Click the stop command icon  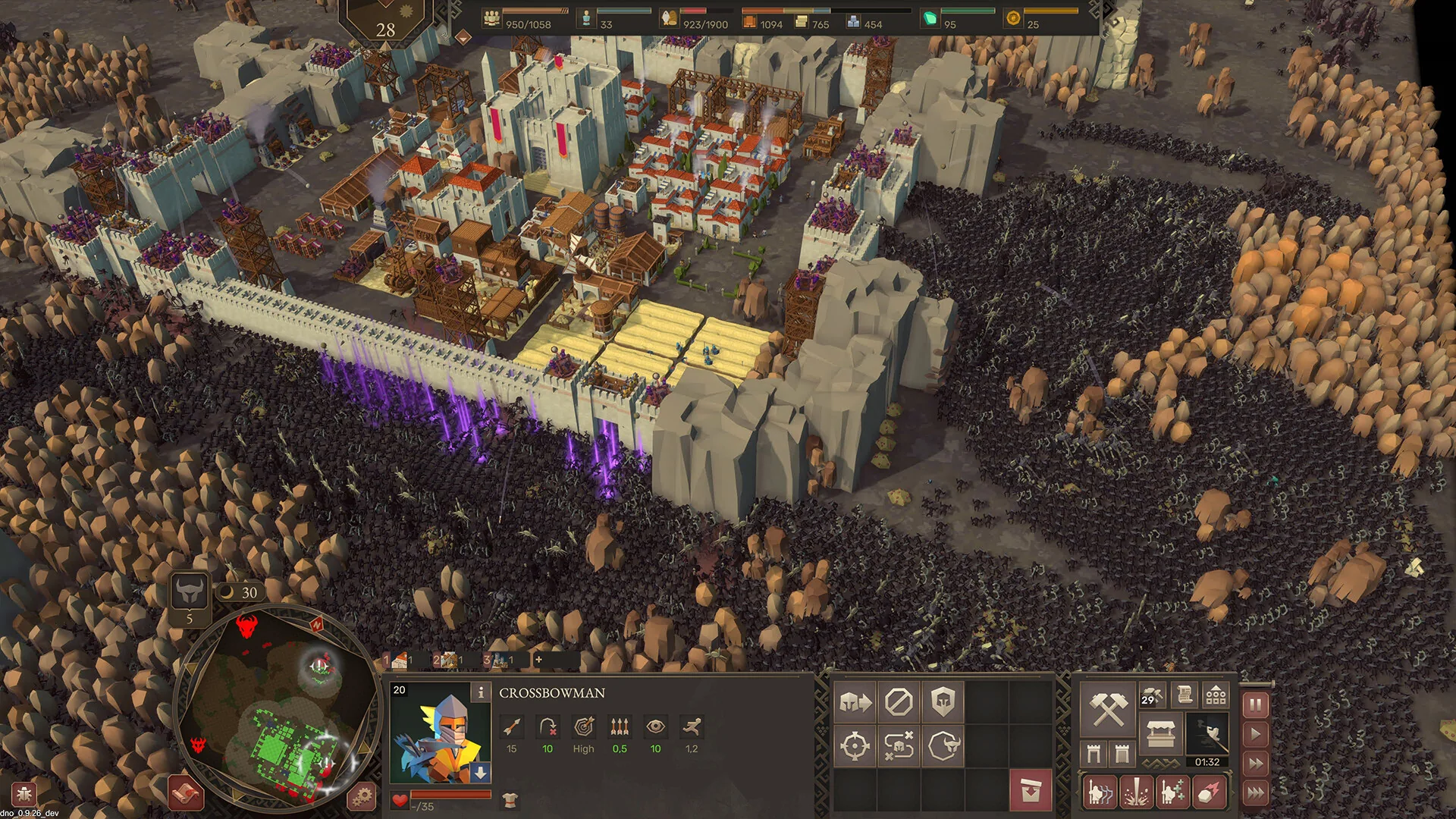pyautogui.click(x=899, y=702)
